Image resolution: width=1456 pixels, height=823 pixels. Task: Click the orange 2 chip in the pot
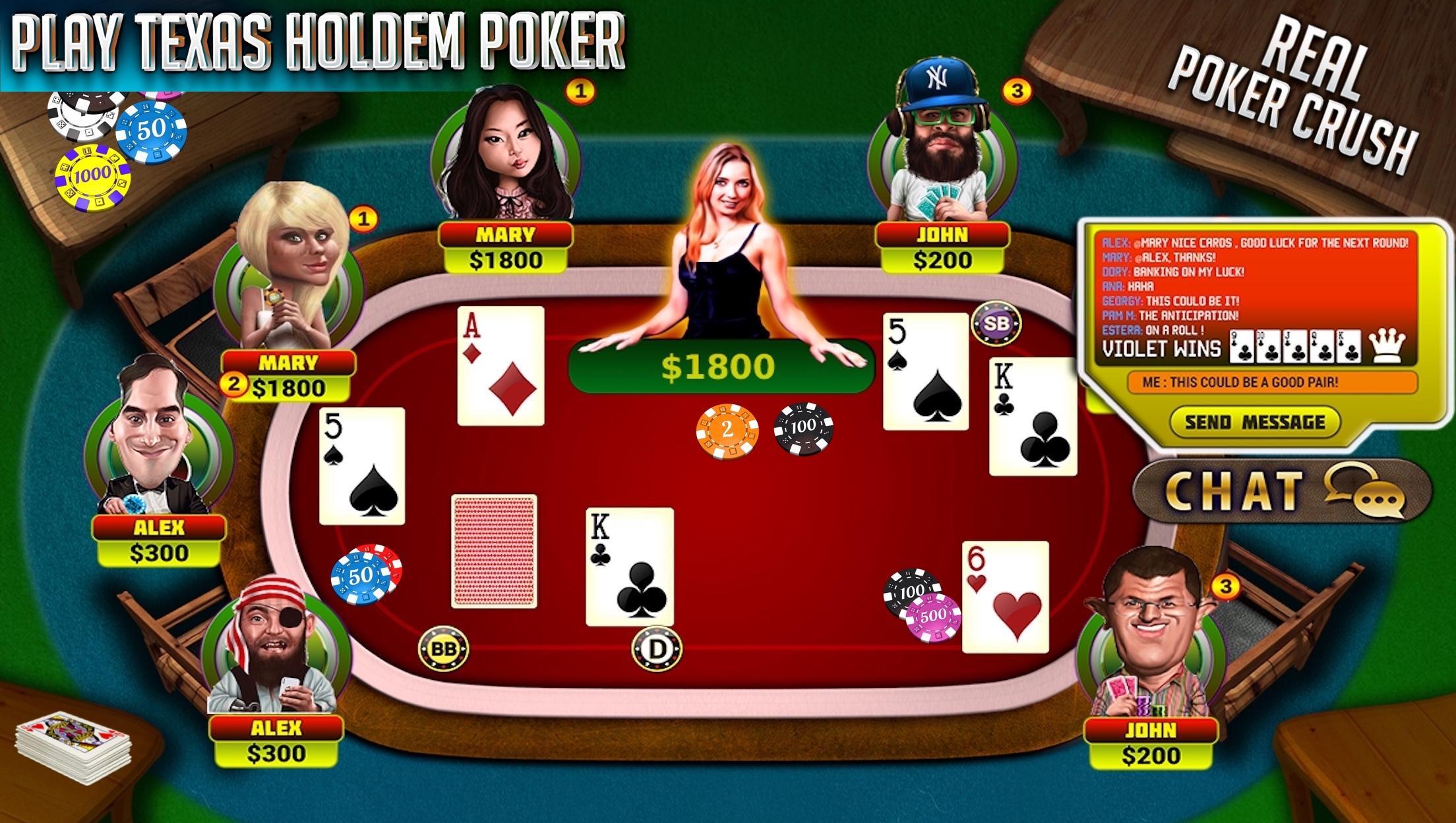727,429
